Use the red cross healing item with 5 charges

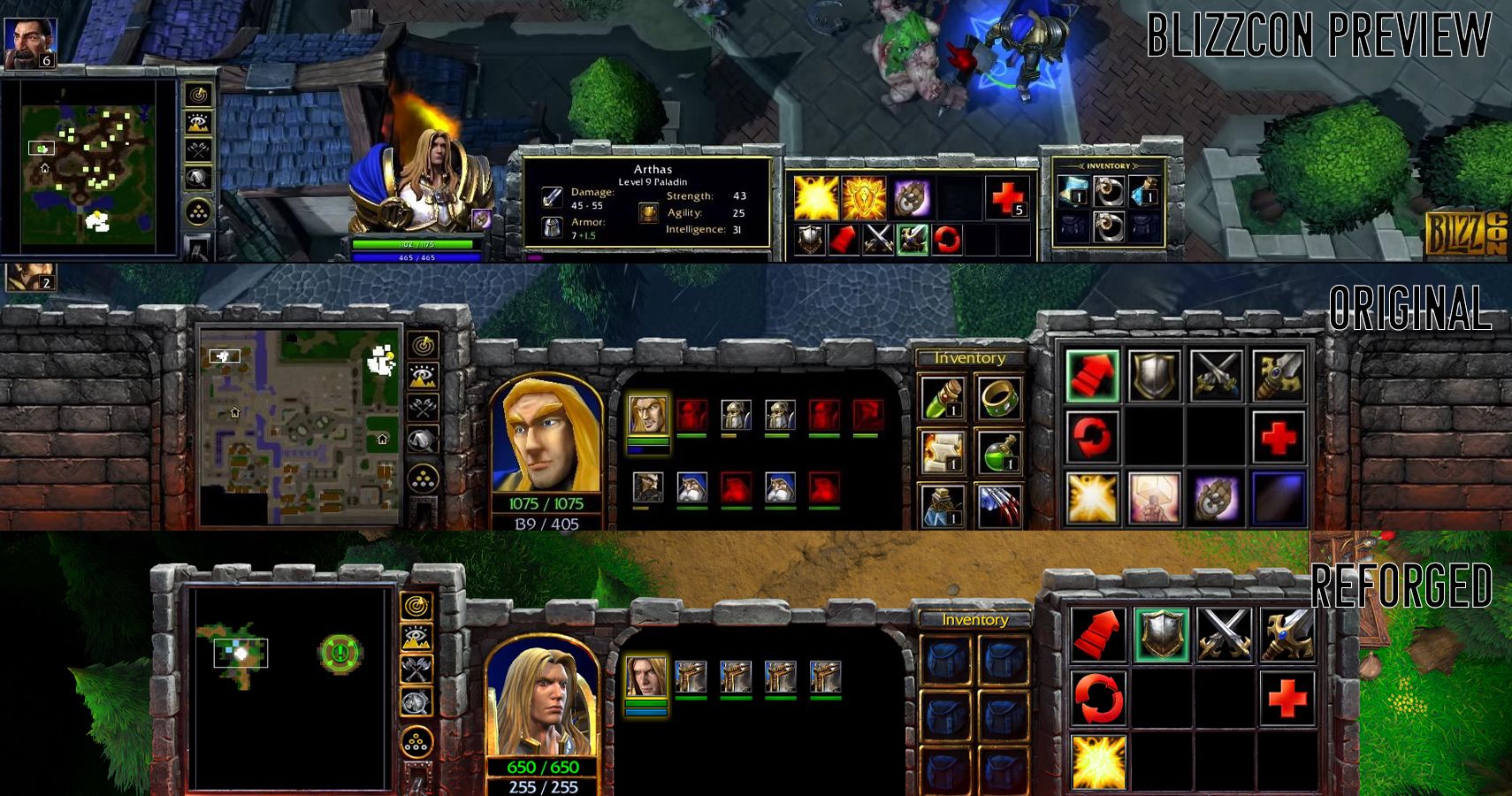click(x=1007, y=198)
